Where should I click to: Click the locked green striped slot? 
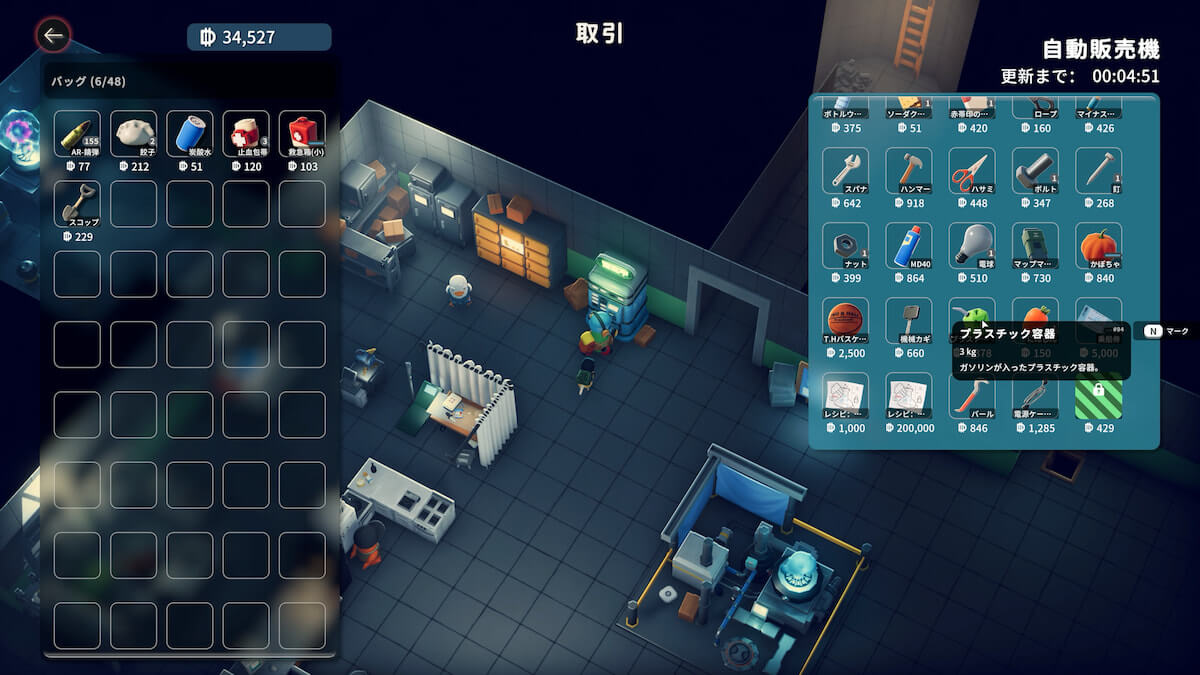(1098, 396)
